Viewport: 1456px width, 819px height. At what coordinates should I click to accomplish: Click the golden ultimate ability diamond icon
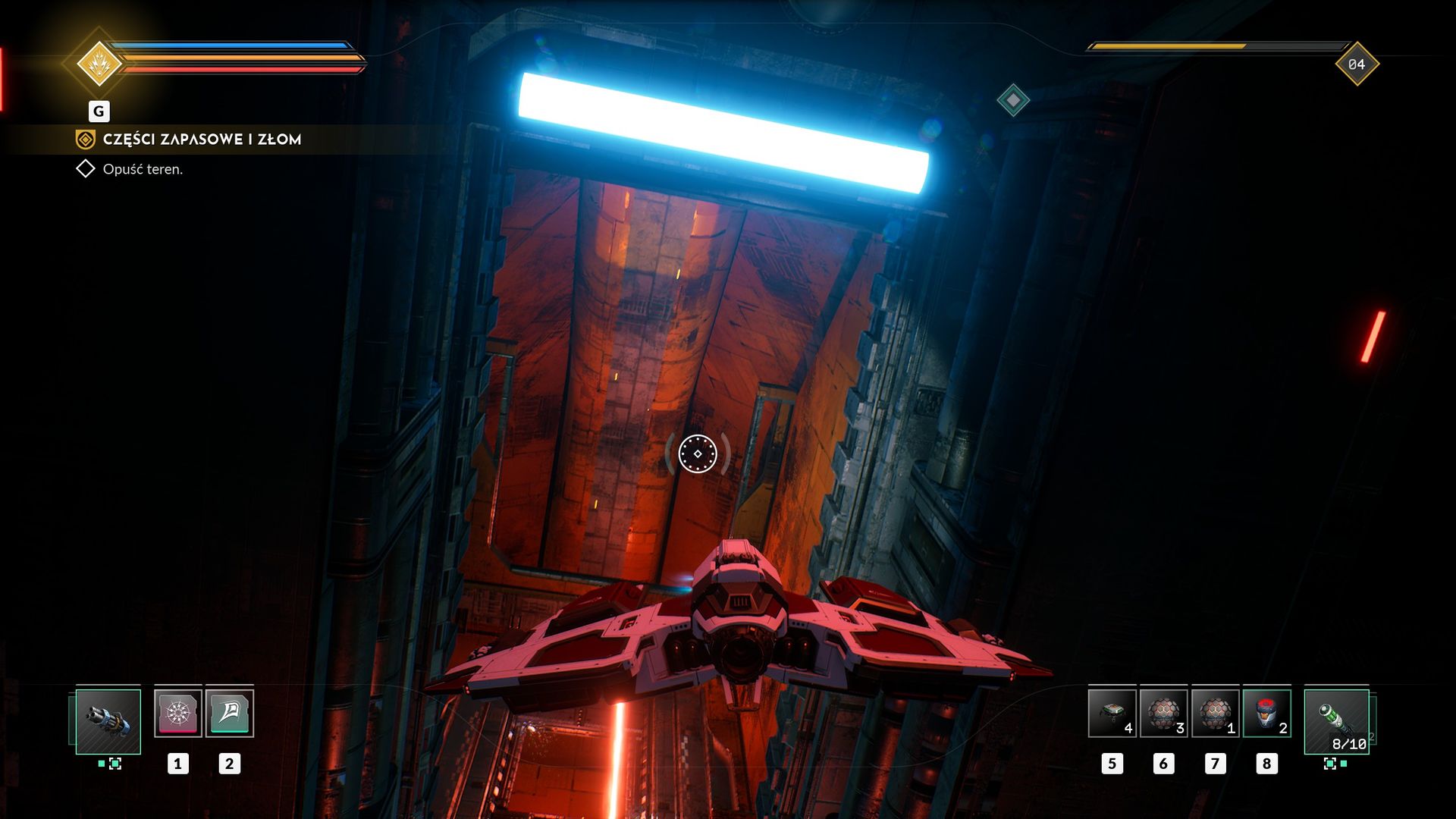[99, 64]
